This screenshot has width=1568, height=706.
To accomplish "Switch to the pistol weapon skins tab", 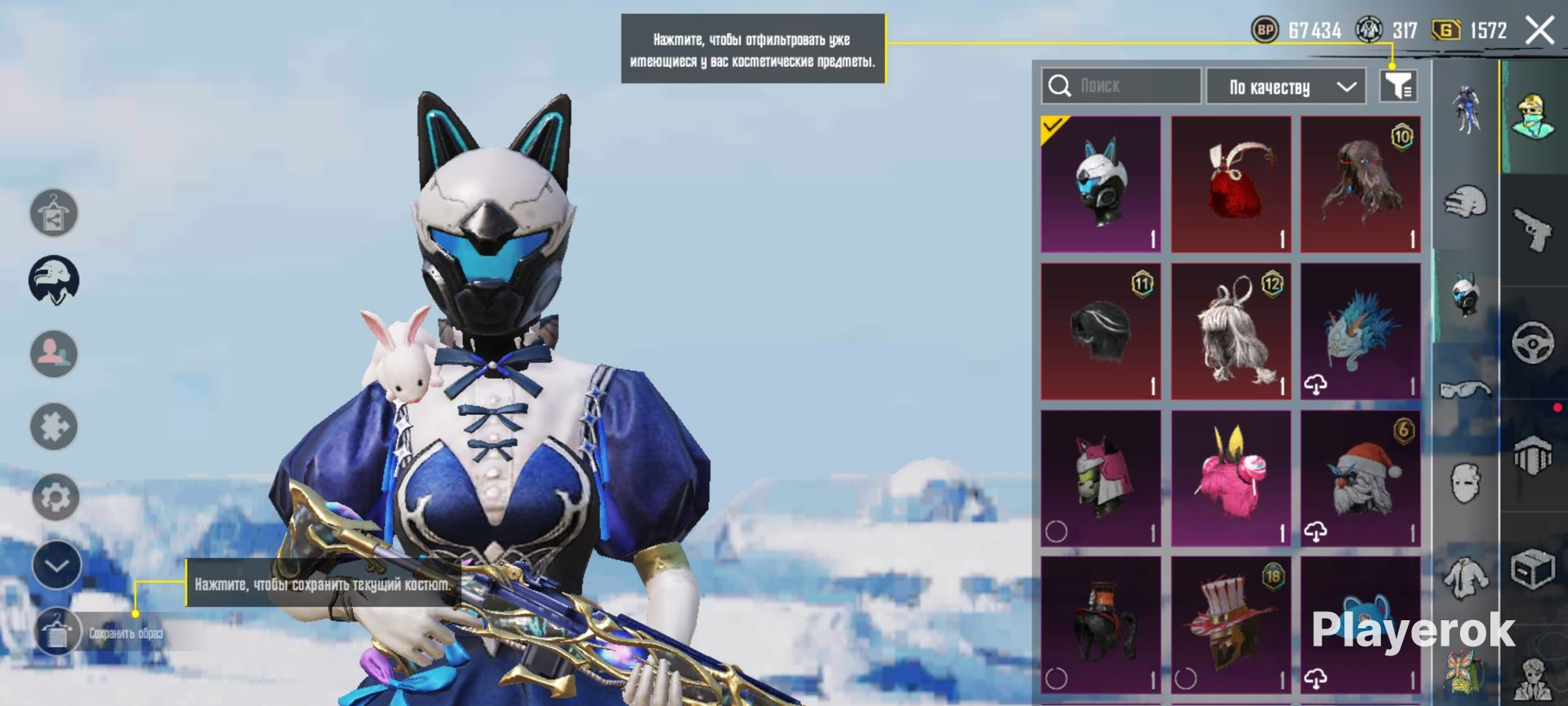I will click(x=1534, y=230).
